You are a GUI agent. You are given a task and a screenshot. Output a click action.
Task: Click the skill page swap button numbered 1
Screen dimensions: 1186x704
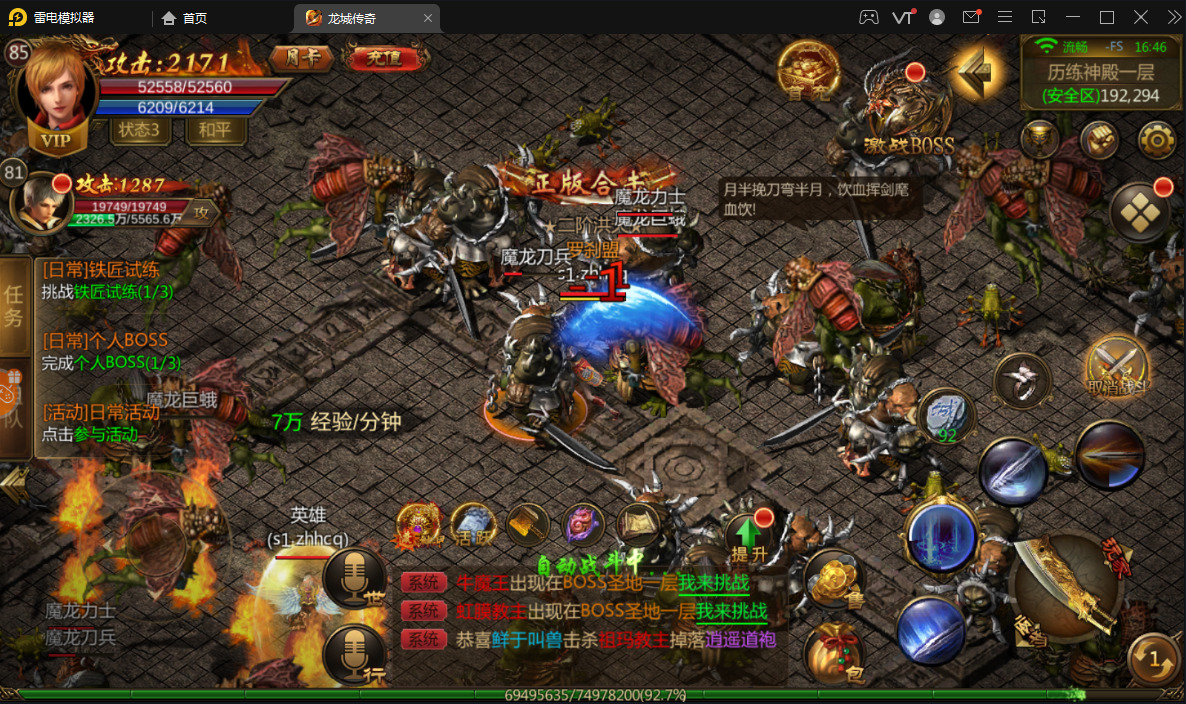click(1155, 660)
